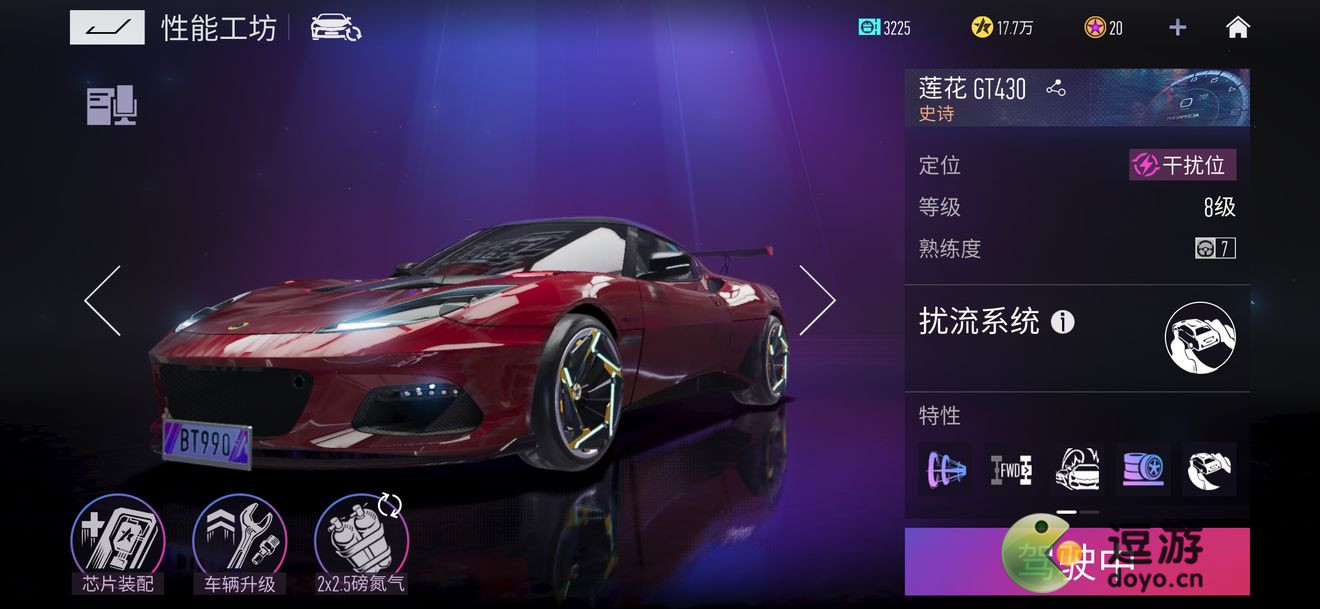The image size is (1320, 609).
Task: Return to the home screen
Action: tap(1238, 28)
